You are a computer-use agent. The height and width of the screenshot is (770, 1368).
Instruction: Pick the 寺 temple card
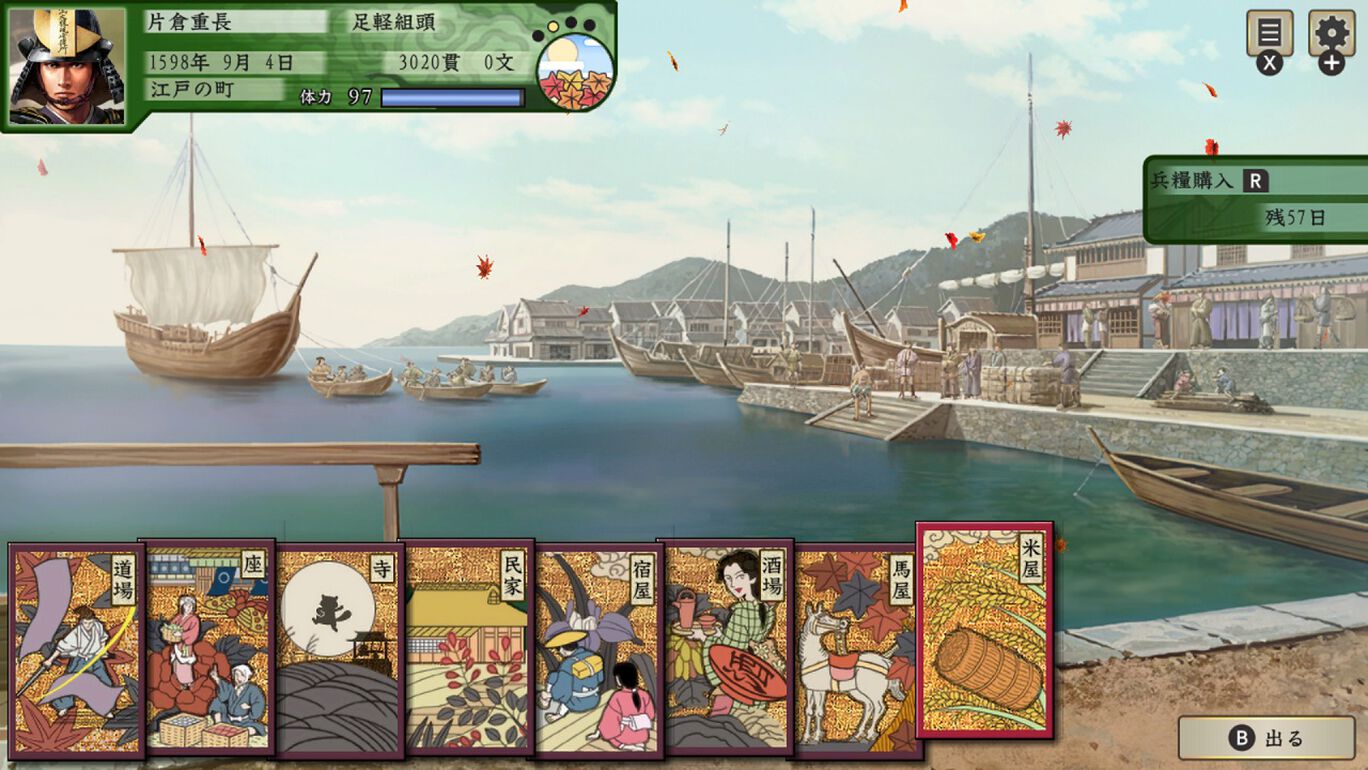(x=340, y=650)
